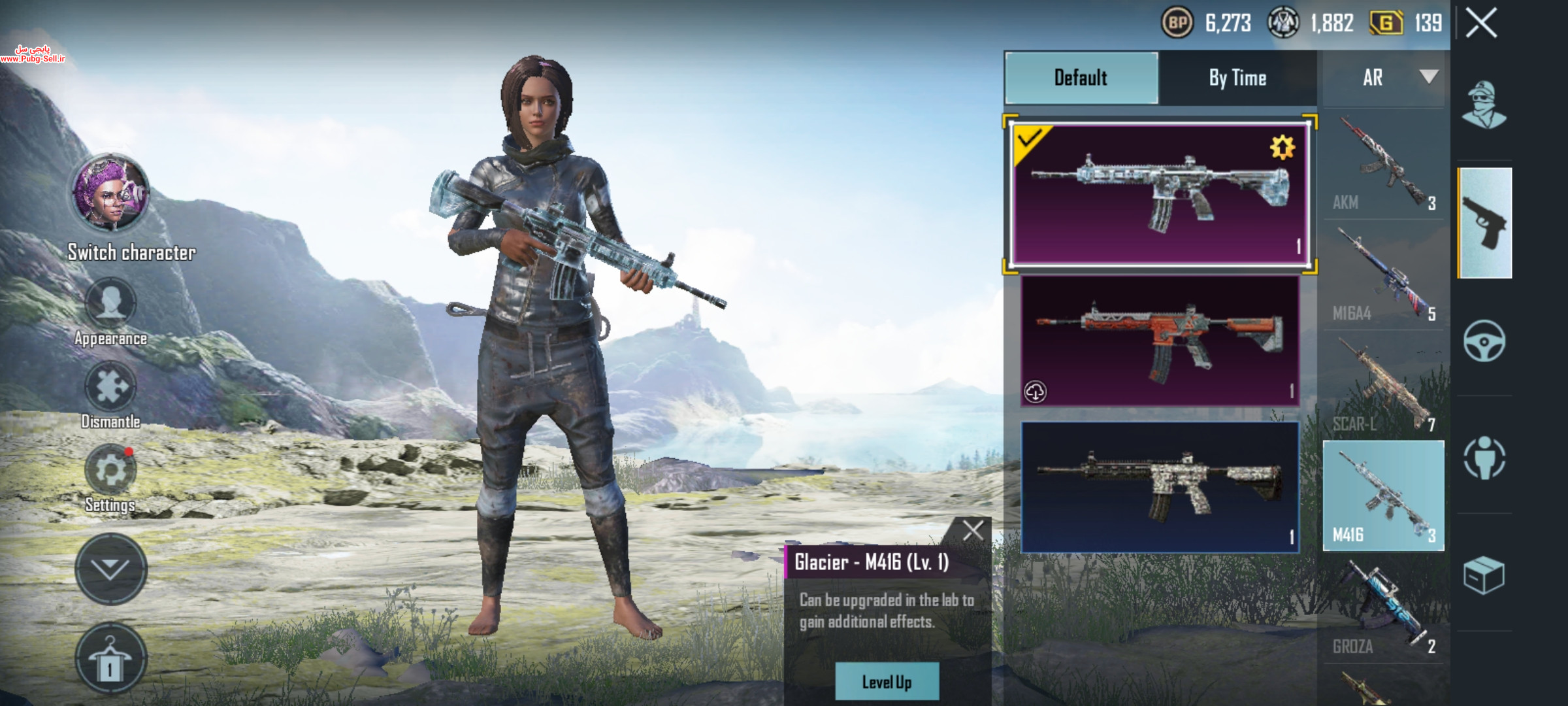Viewport: 1568px width, 706px height.
Task: Sort skins By Time
Action: click(1237, 78)
